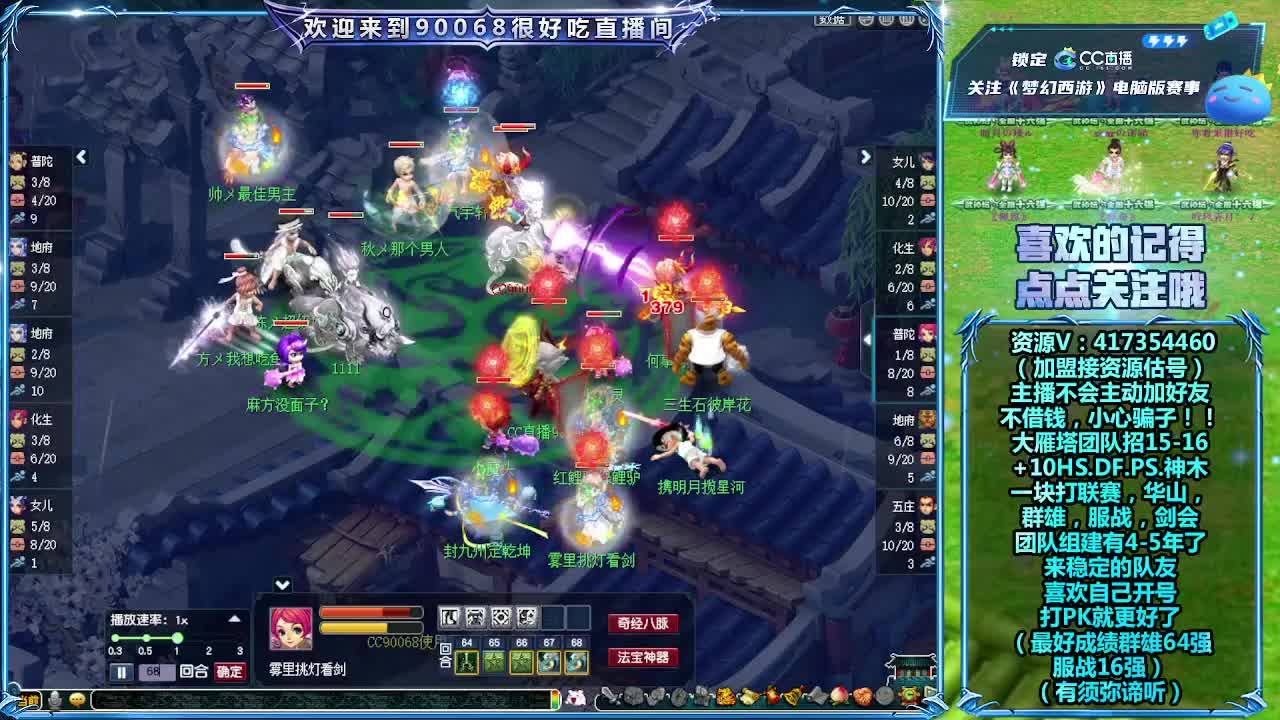Set playback speed slider to 2x

[207, 638]
